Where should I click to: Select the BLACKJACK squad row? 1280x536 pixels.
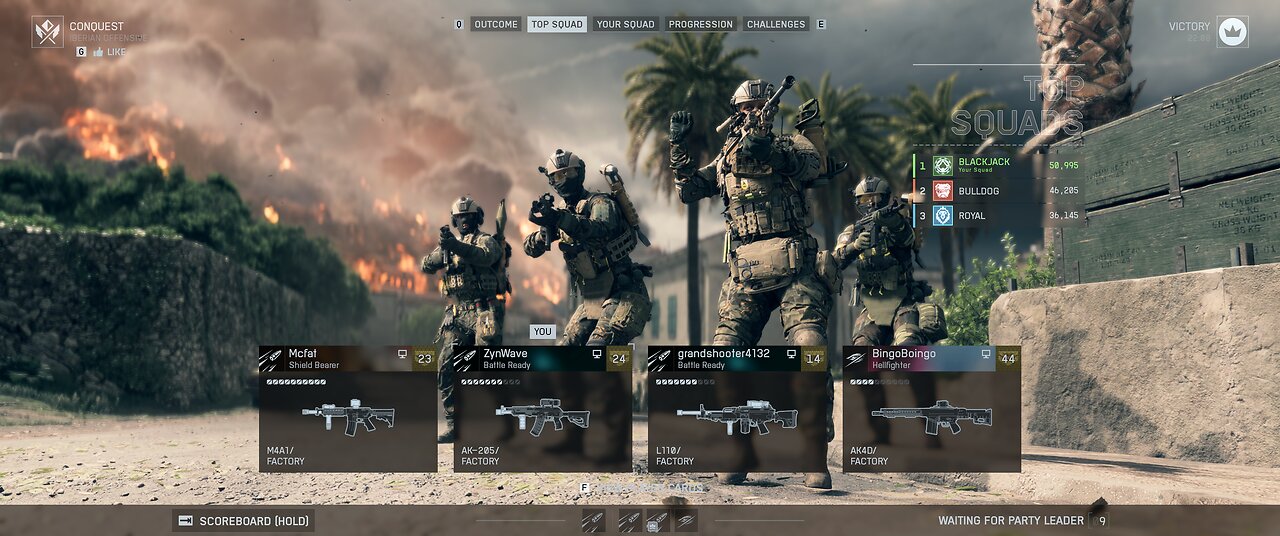[x=1000, y=165]
